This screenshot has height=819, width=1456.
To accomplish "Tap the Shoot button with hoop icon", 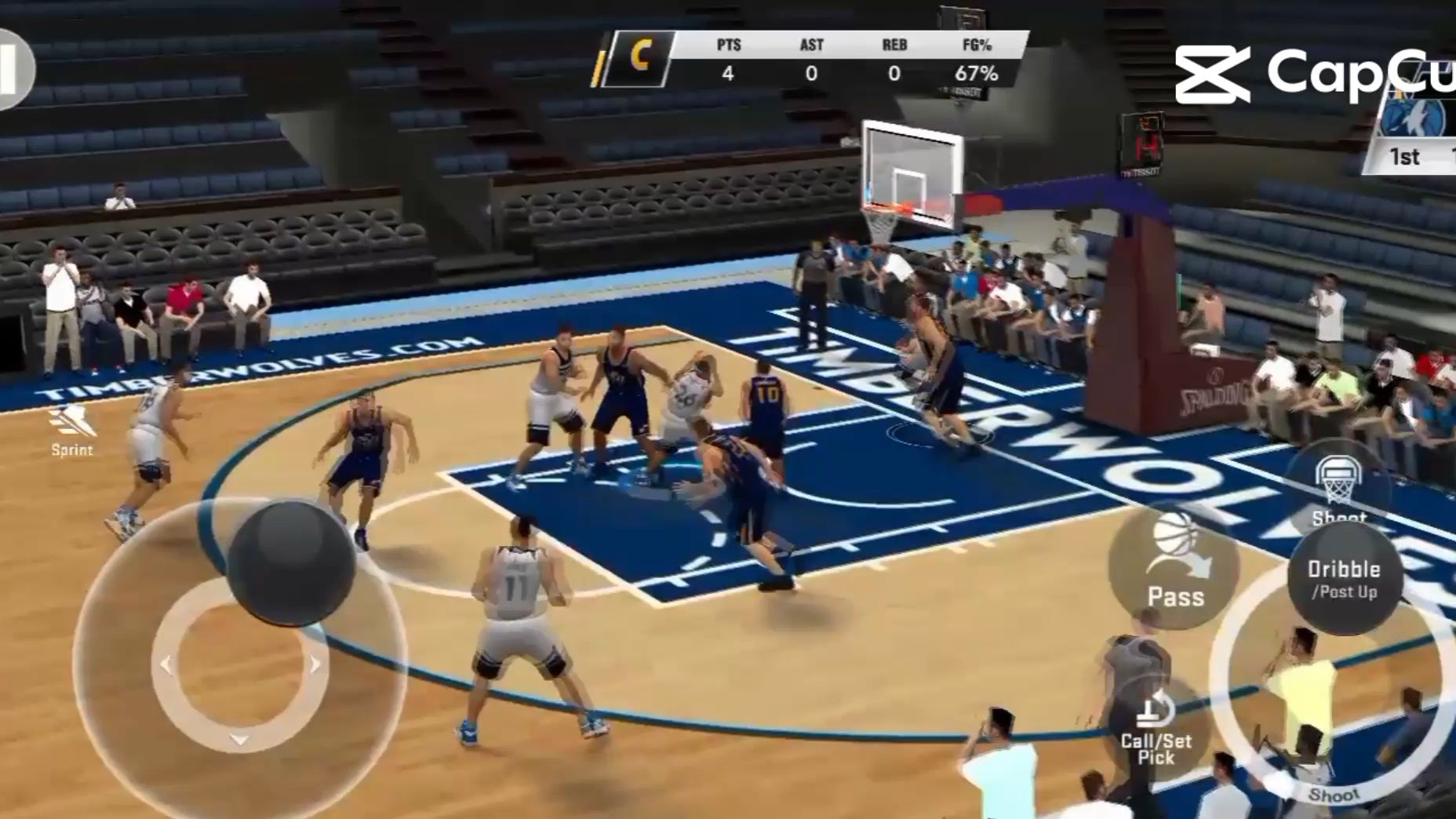I will click(x=1338, y=486).
